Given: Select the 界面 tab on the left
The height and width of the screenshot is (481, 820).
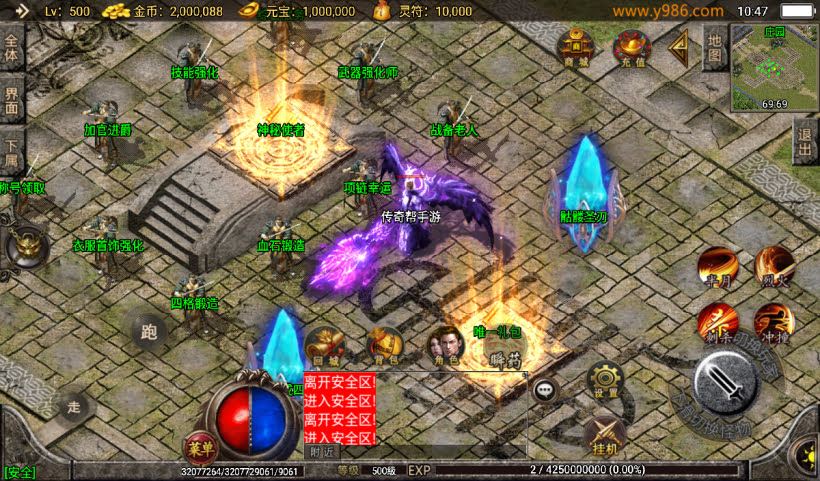Looking at the screenshot, I should (12, 98).
